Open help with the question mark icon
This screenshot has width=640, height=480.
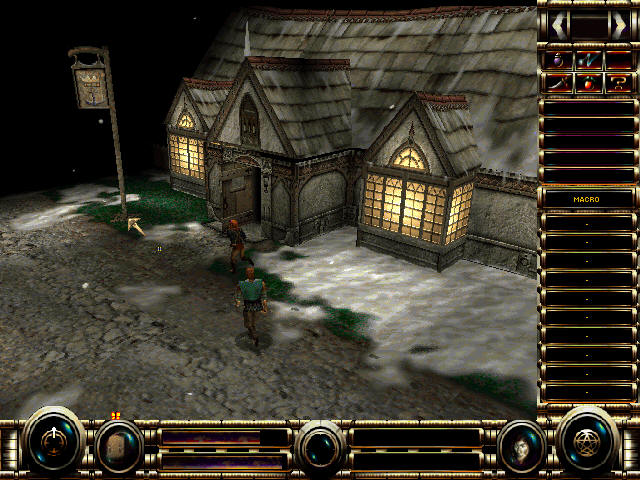pyautogui.click(x=619, y=83)
